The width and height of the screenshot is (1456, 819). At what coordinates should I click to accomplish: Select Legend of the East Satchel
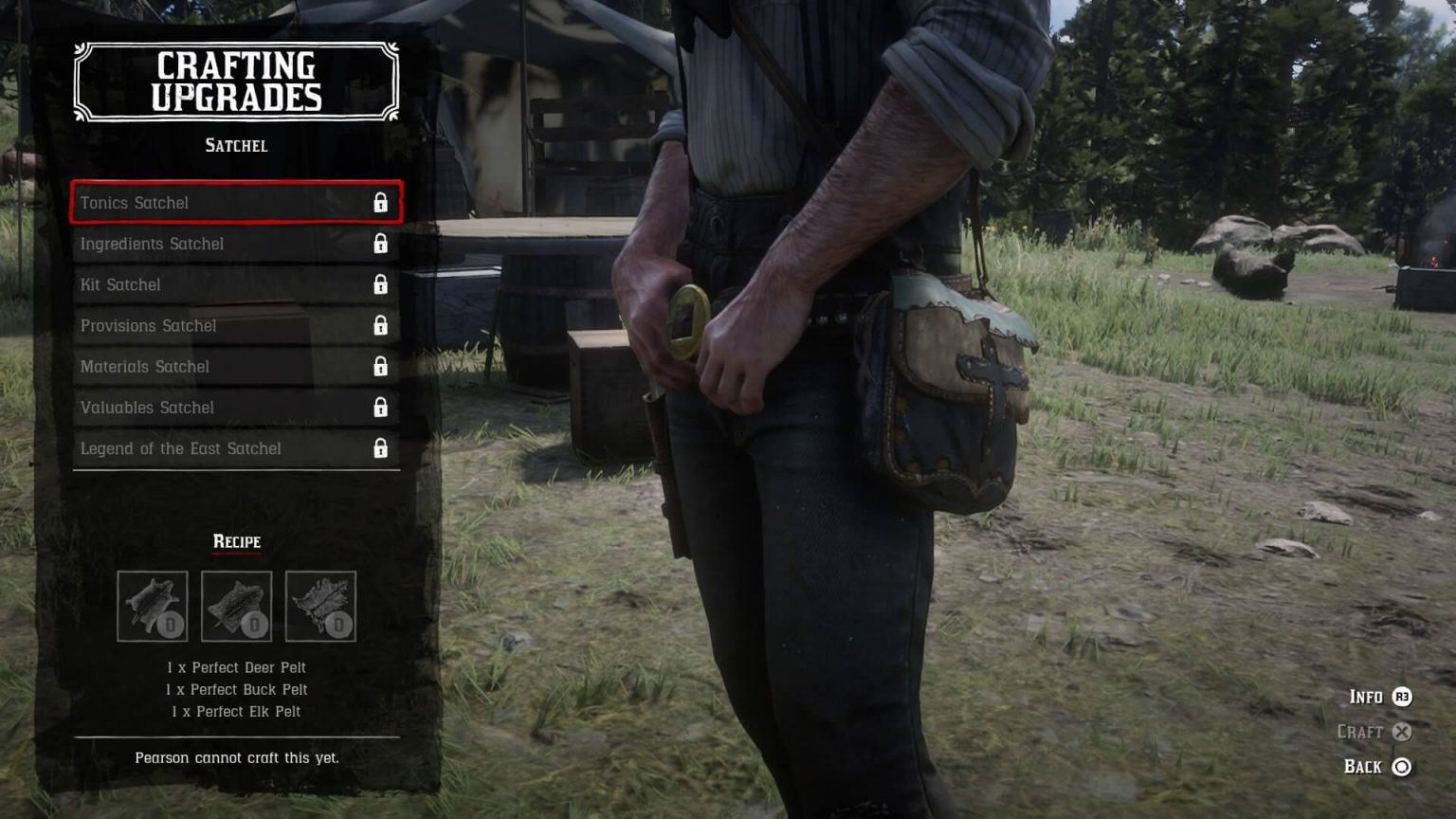pos(235,448)
